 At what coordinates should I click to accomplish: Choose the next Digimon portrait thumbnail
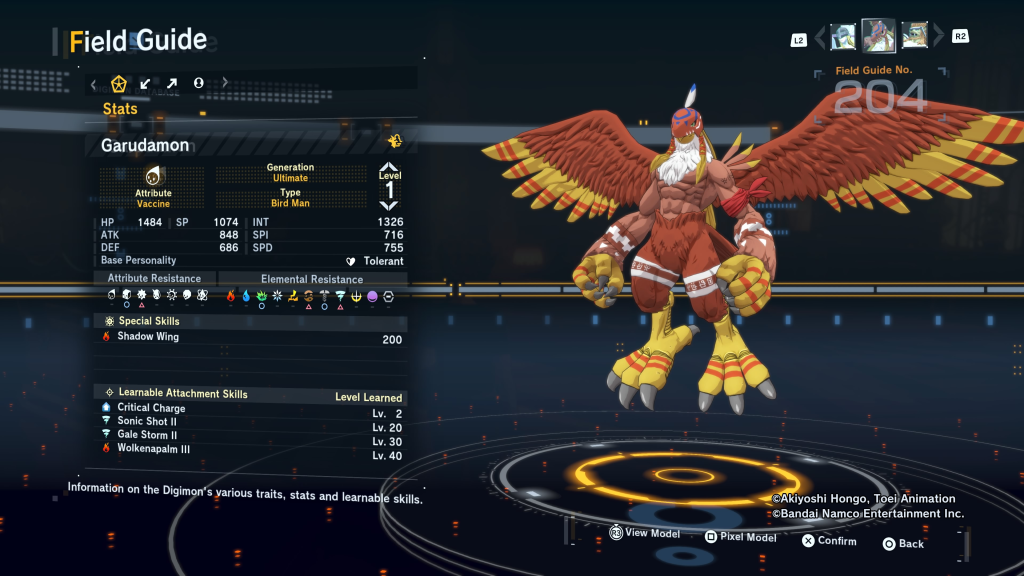915,37
